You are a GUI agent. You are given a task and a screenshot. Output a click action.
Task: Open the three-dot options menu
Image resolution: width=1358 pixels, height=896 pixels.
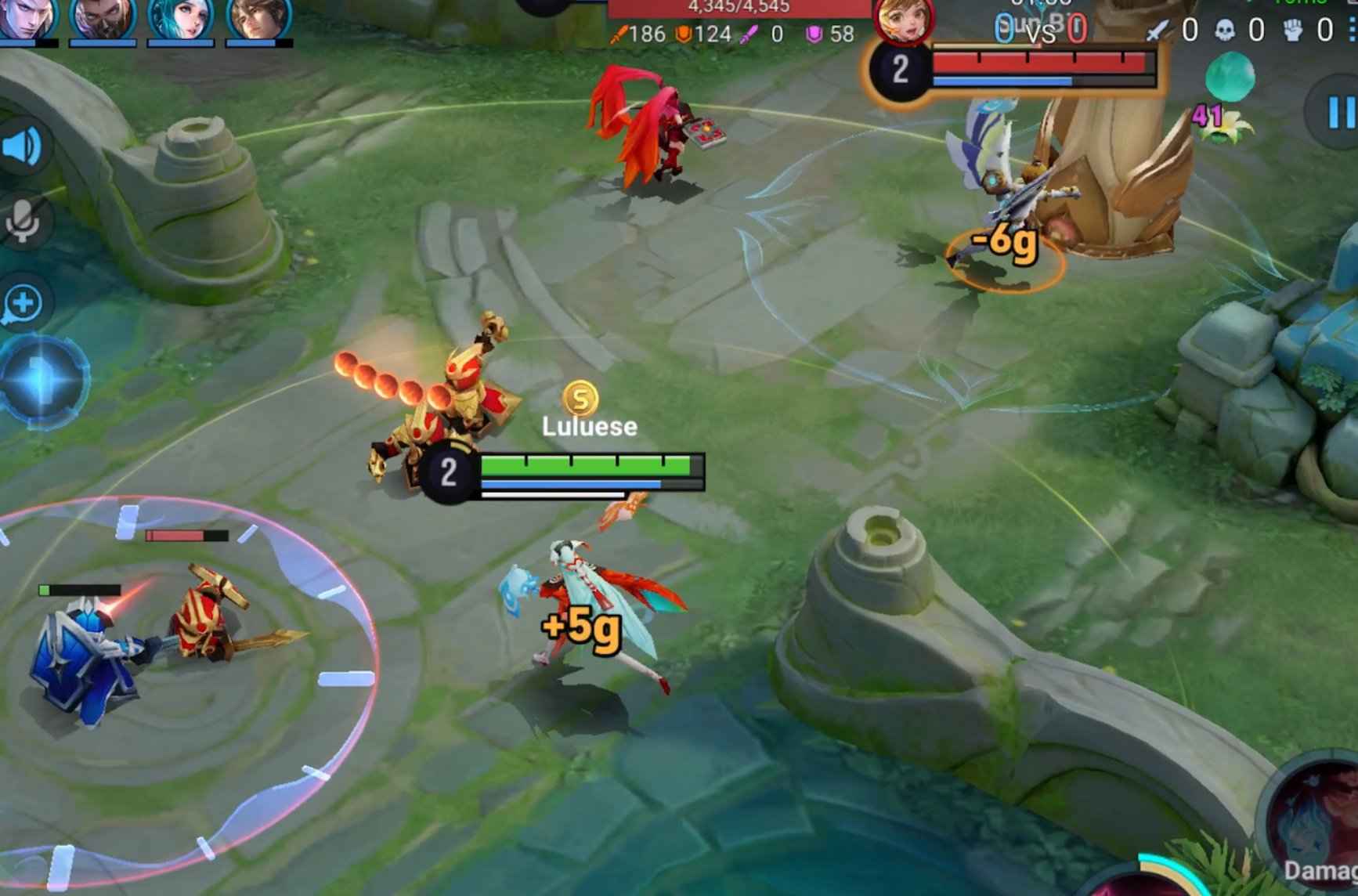(x=1353, y=30)
